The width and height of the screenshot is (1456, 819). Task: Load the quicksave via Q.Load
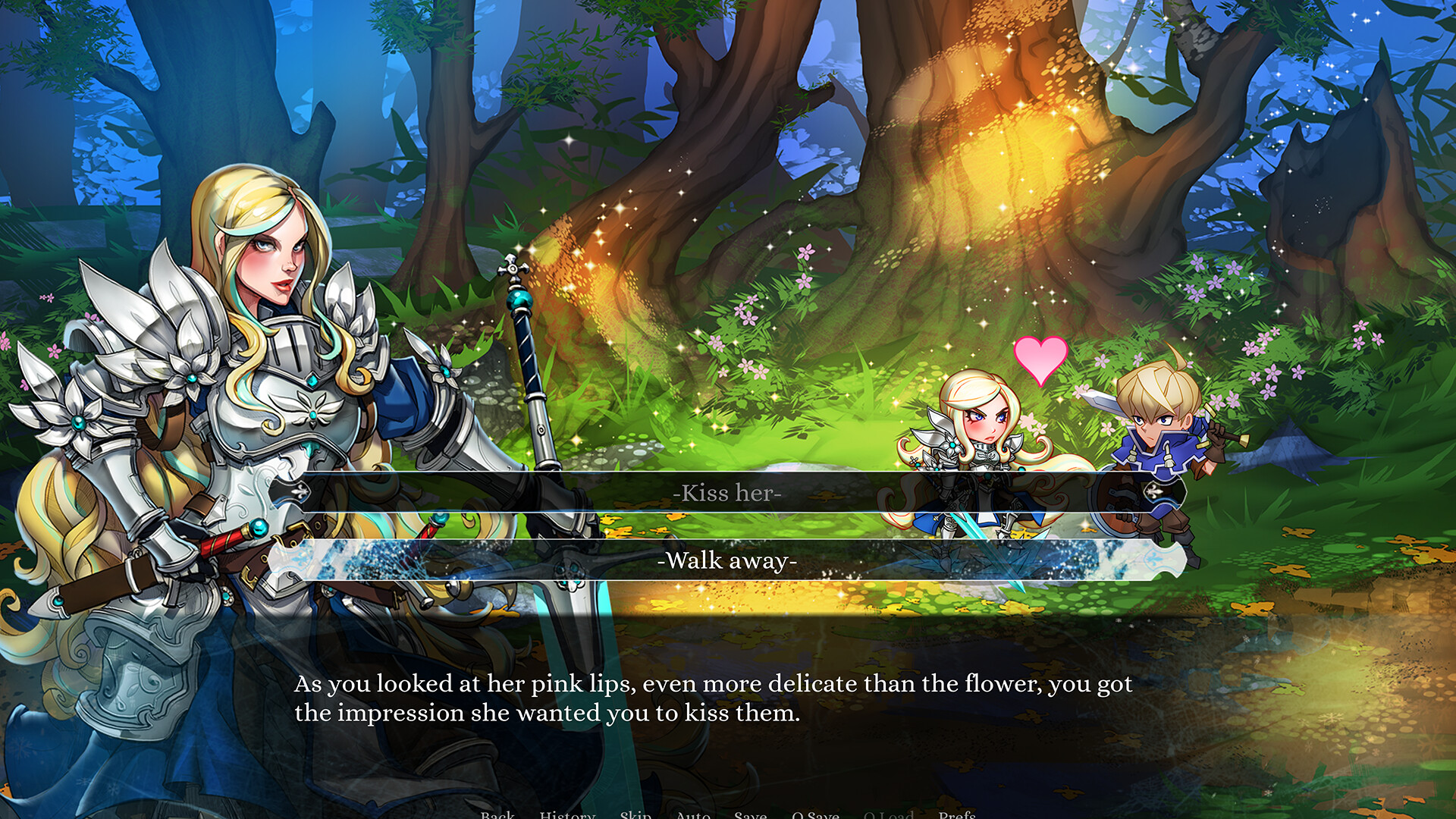tap(889, 814)
